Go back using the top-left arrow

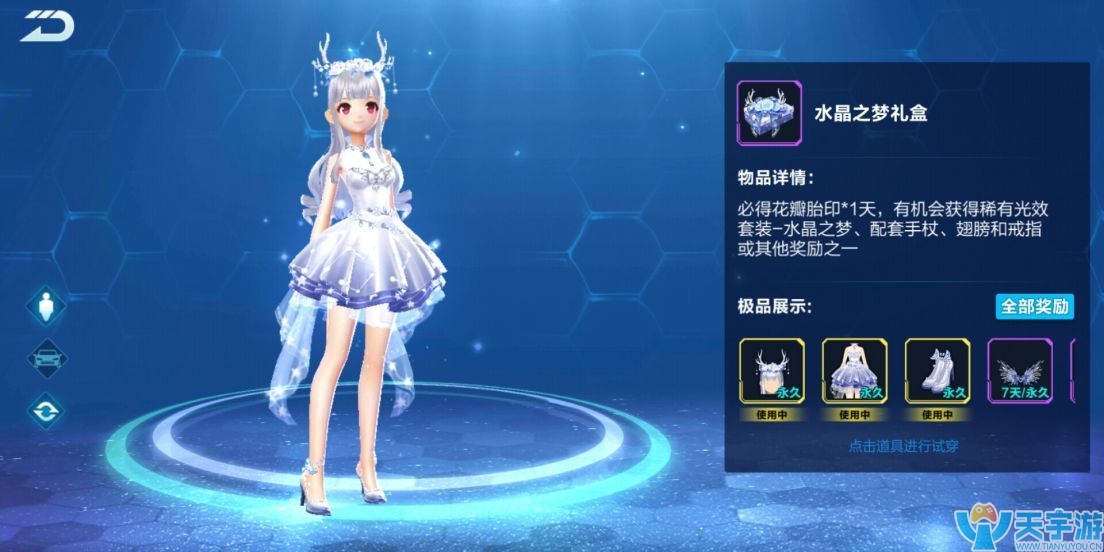46,26
